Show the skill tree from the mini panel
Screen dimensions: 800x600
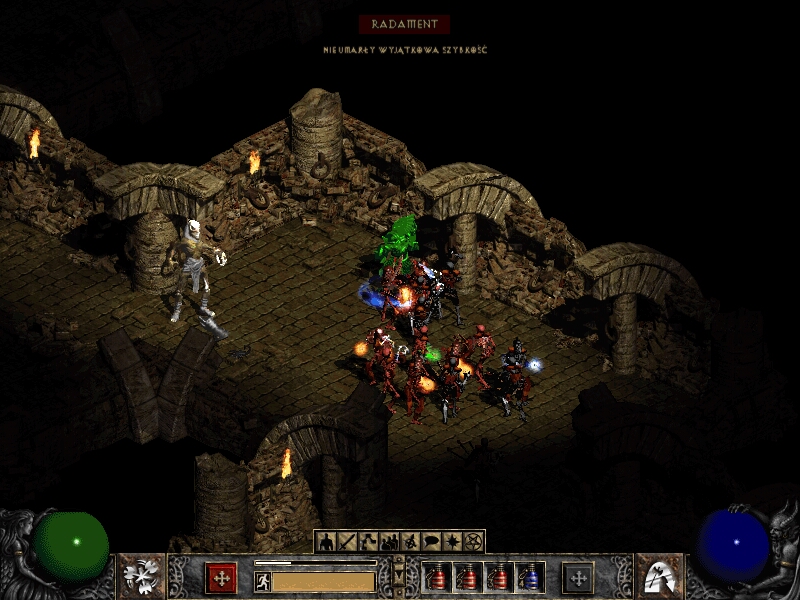[x=368, y=542]
